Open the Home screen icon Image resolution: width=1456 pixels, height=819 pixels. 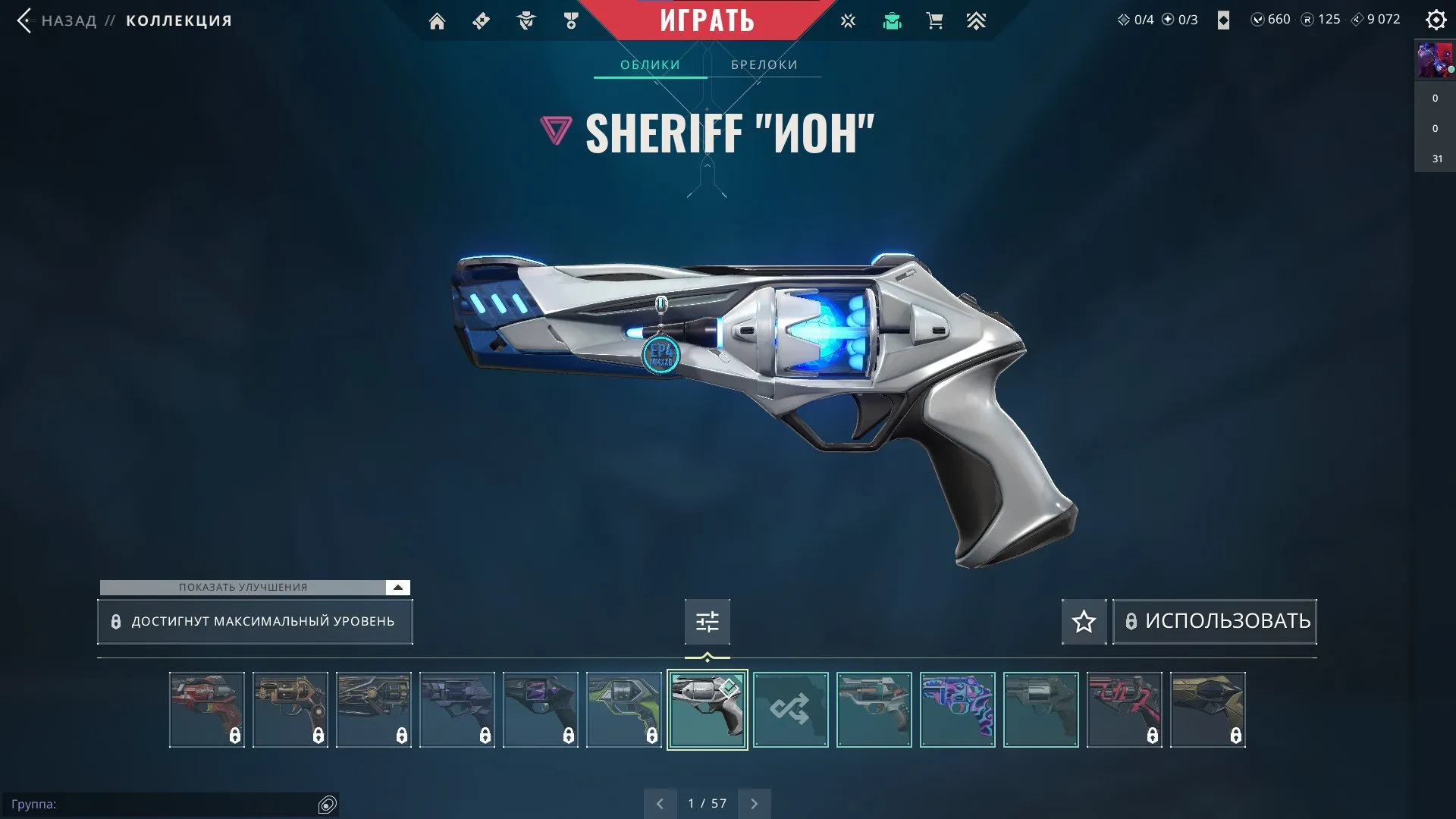pos(437,20)
